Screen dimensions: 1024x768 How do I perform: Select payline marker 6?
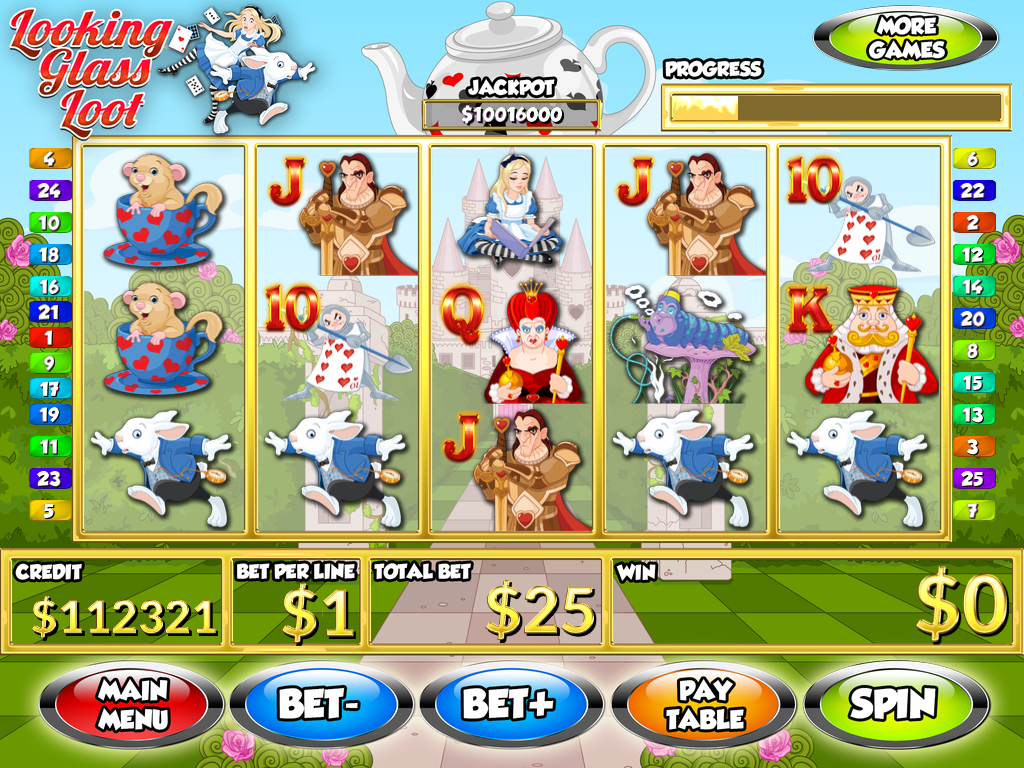[972, 158]
